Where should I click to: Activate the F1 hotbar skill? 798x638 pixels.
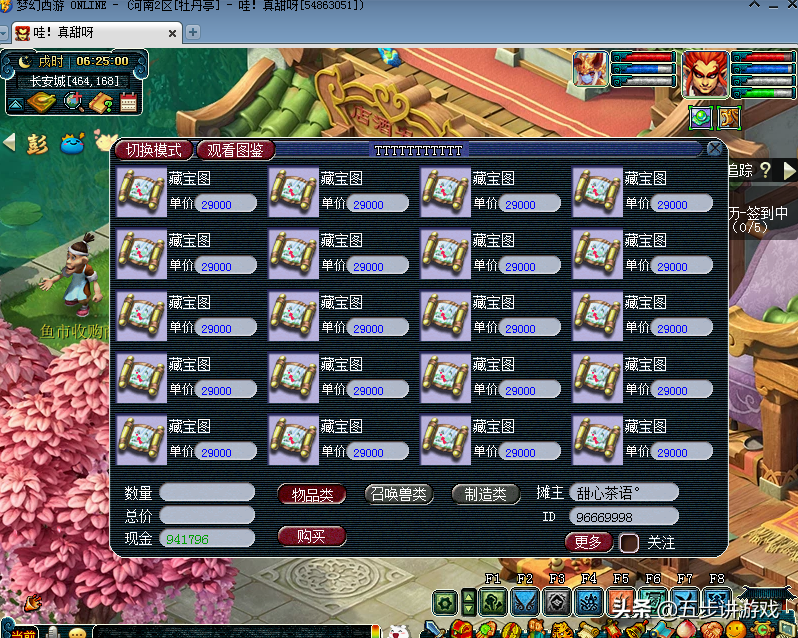492,602
